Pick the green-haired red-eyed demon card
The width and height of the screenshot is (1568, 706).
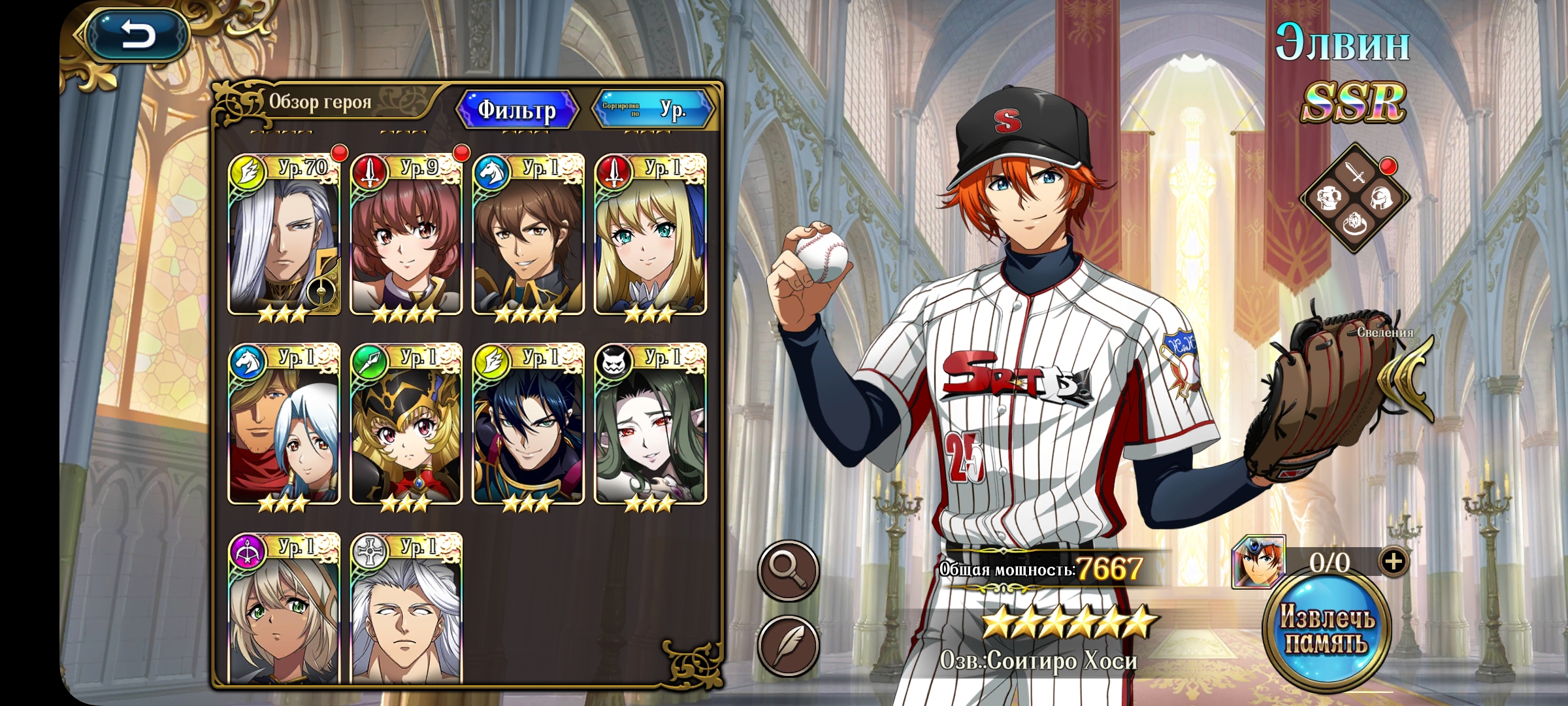pyautogui.click(x=650, y=425)
